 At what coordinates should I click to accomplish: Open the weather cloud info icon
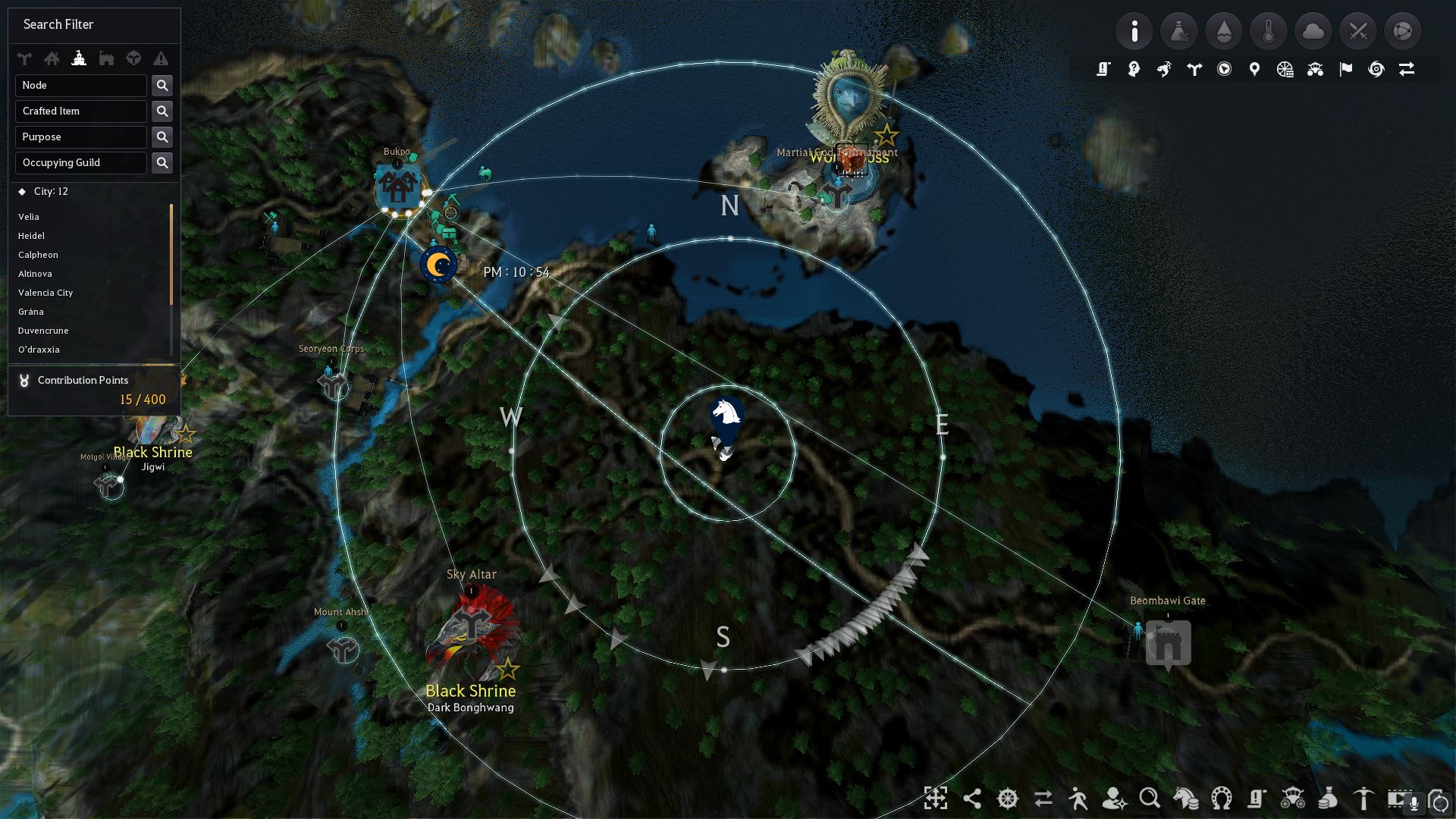coord(1313,31)
